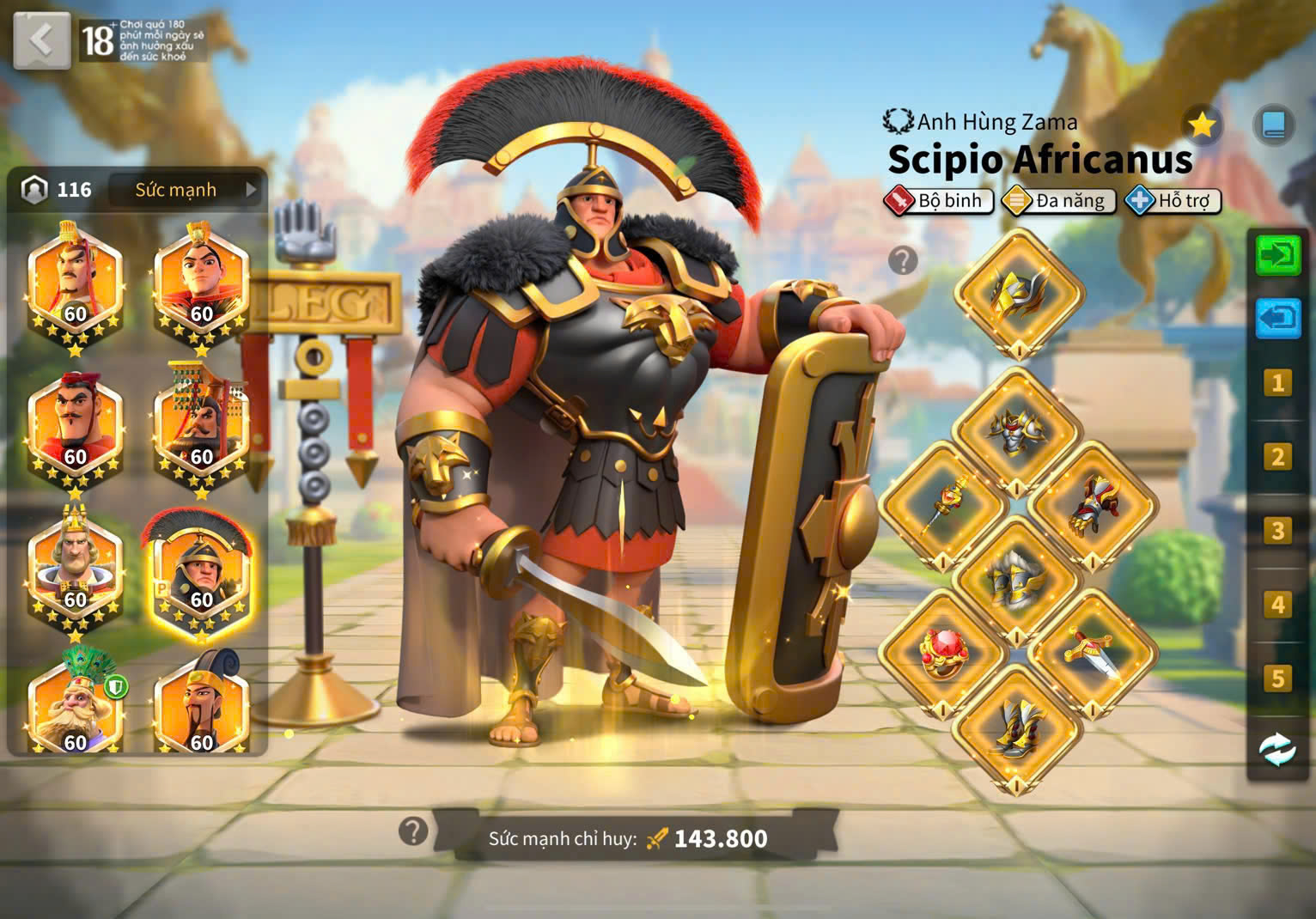Screen dimensions: 1316x919
Task: Open the ruby ring accessory slot
Action: (x=942, y=654)
